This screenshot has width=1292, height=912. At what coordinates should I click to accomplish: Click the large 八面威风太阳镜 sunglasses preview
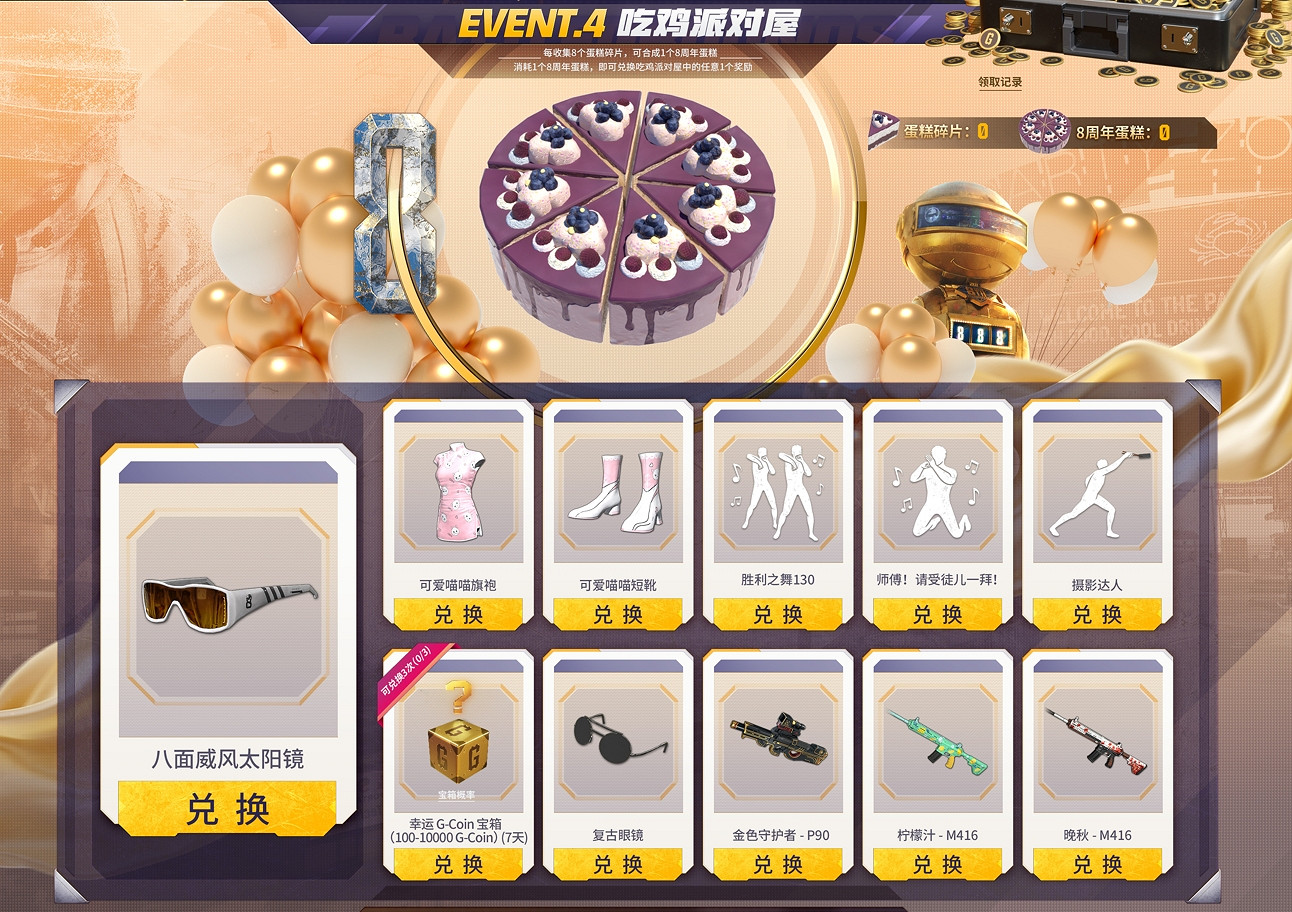[228, 600]
